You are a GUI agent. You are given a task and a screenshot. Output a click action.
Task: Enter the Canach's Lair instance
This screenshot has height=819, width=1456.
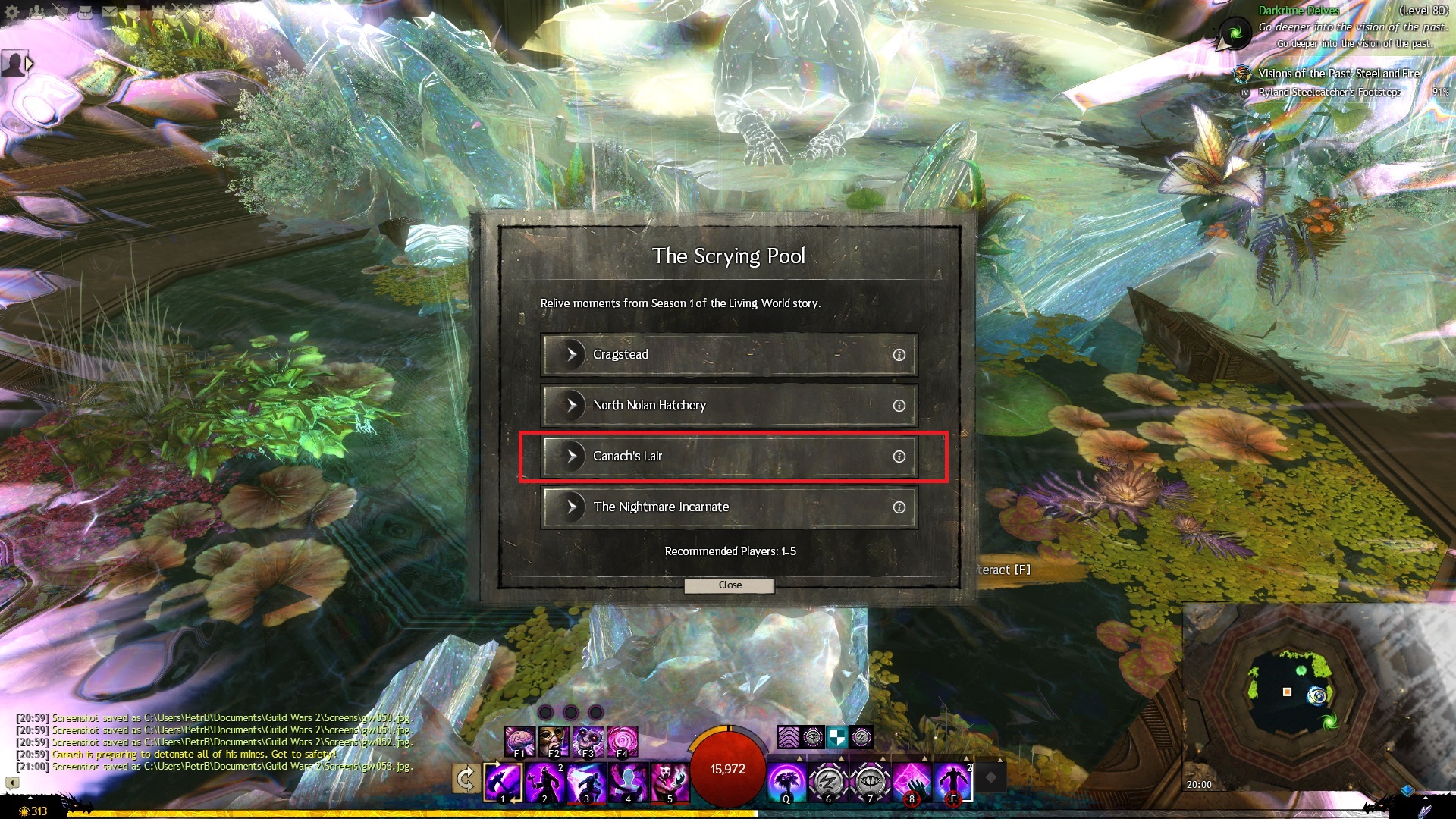[728, 457]
